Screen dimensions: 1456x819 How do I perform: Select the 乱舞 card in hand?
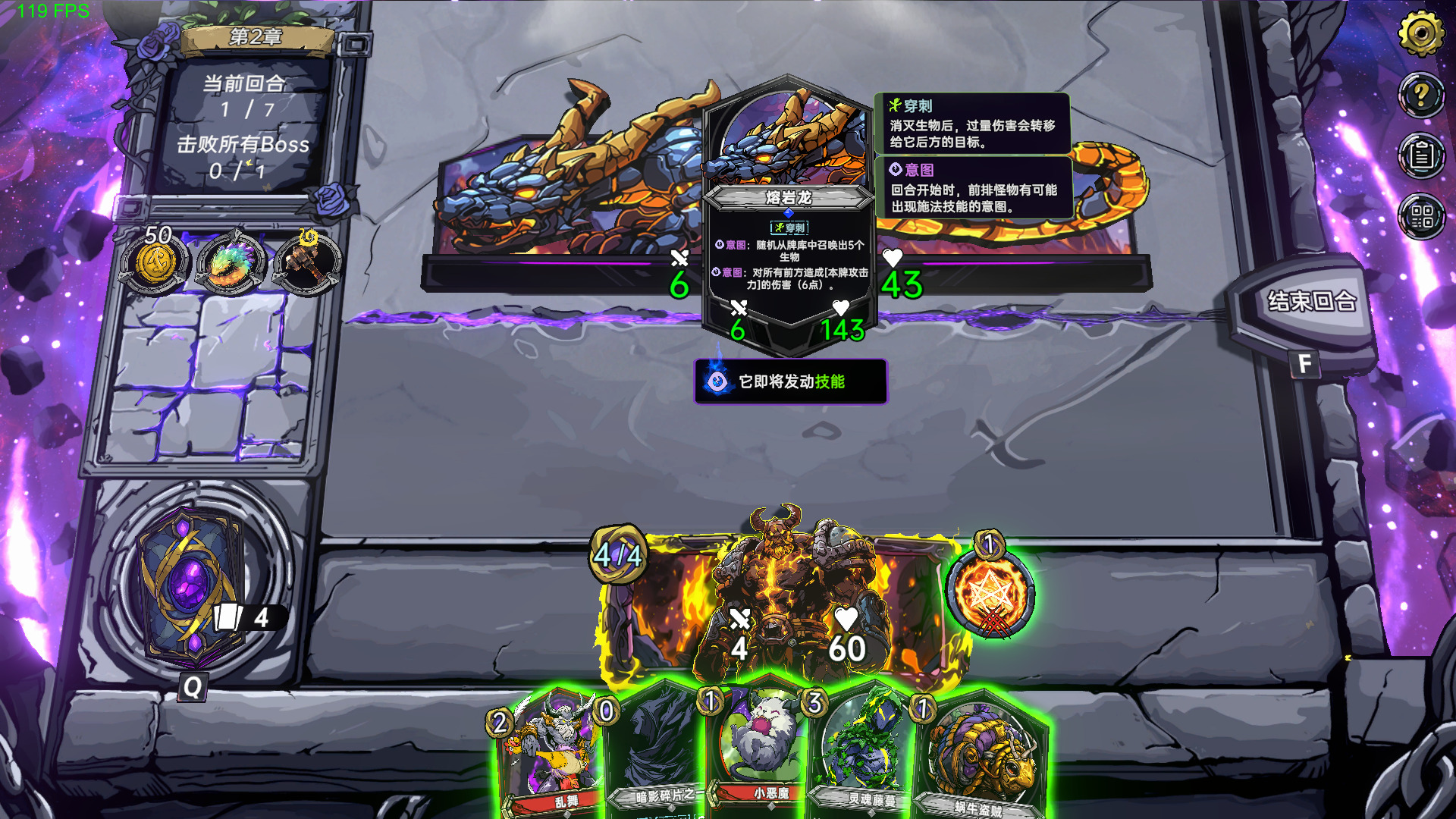pos(551,755)
